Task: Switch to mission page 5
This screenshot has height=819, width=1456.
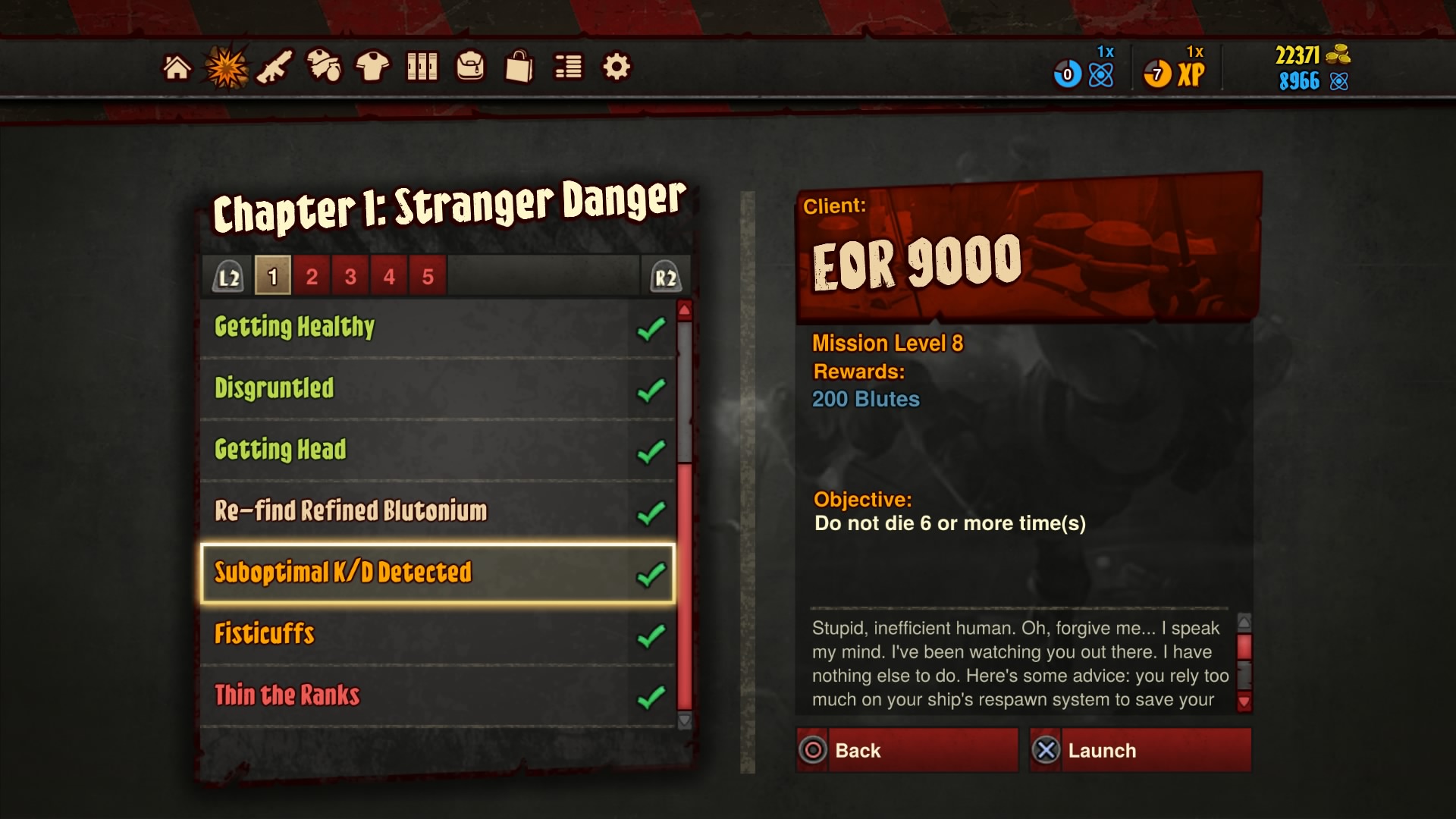Action: [428, 275]
